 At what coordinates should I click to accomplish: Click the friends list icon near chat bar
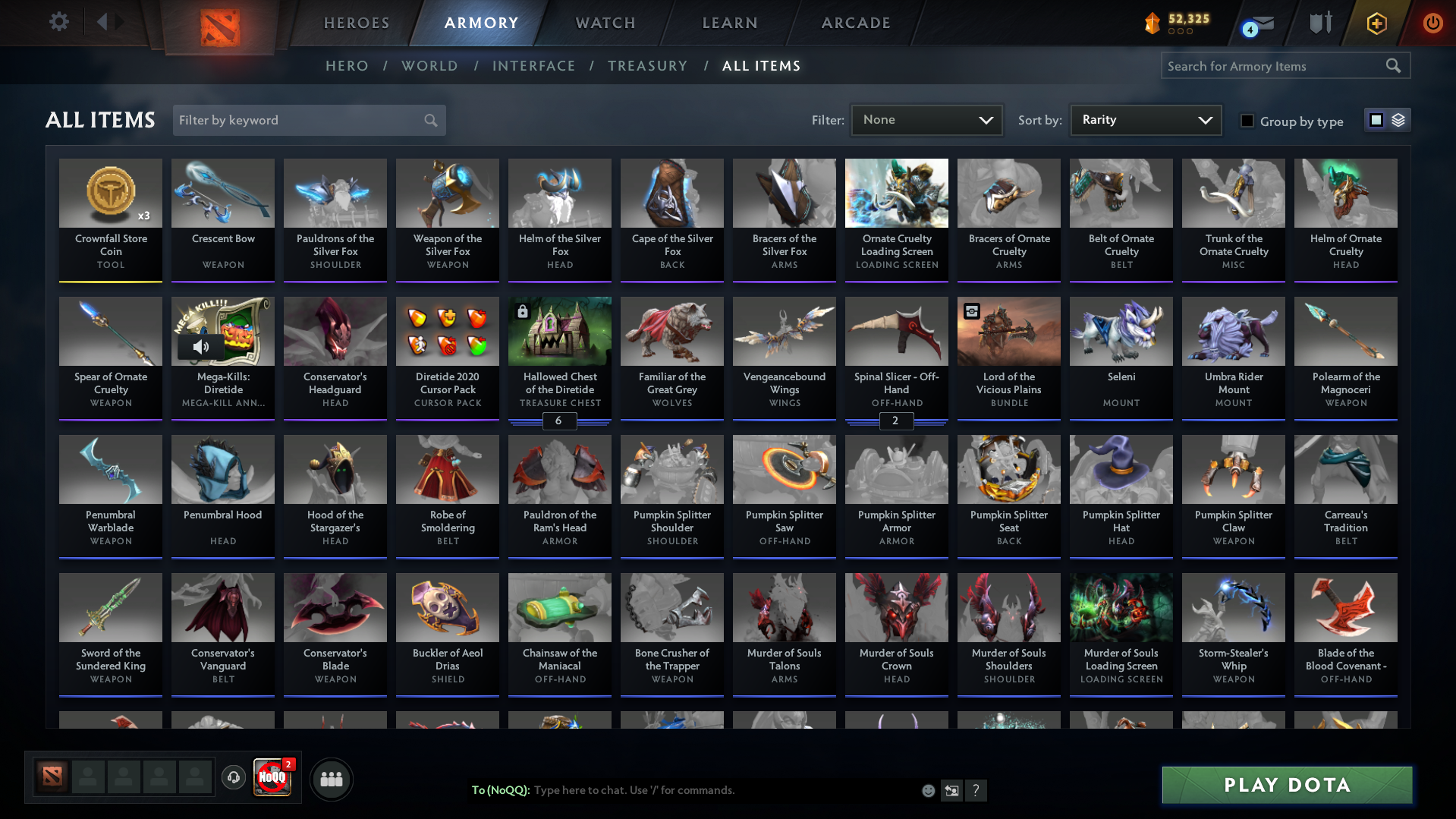[331, 779]
